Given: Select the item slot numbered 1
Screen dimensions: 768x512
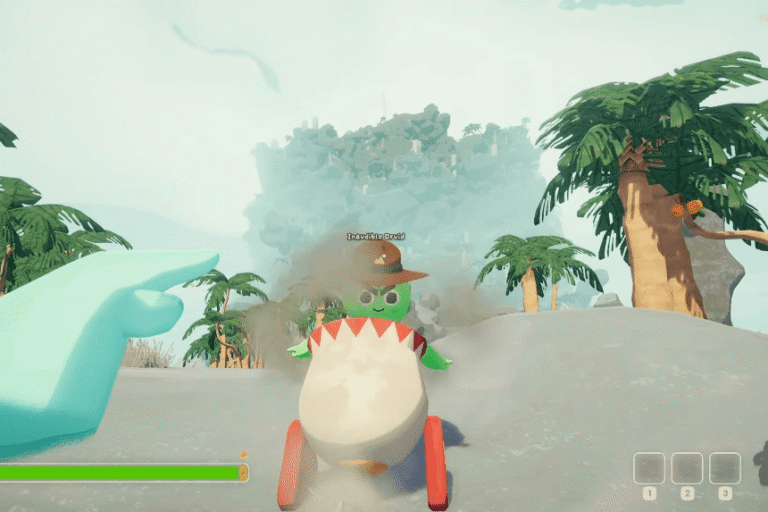Looking at the screenshot, I should (649, 468).
